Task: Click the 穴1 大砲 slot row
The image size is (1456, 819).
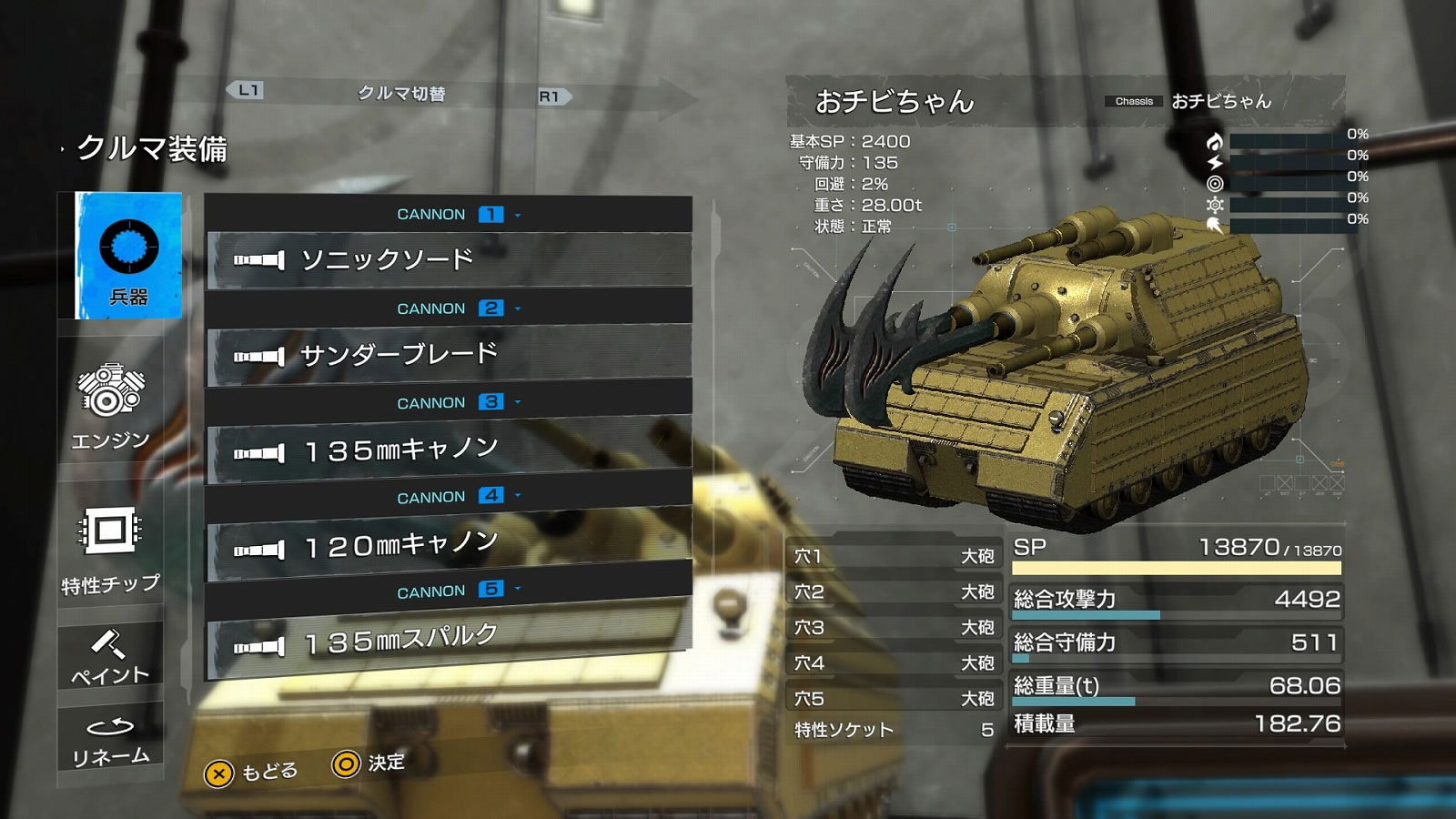Action: [894, 555]
